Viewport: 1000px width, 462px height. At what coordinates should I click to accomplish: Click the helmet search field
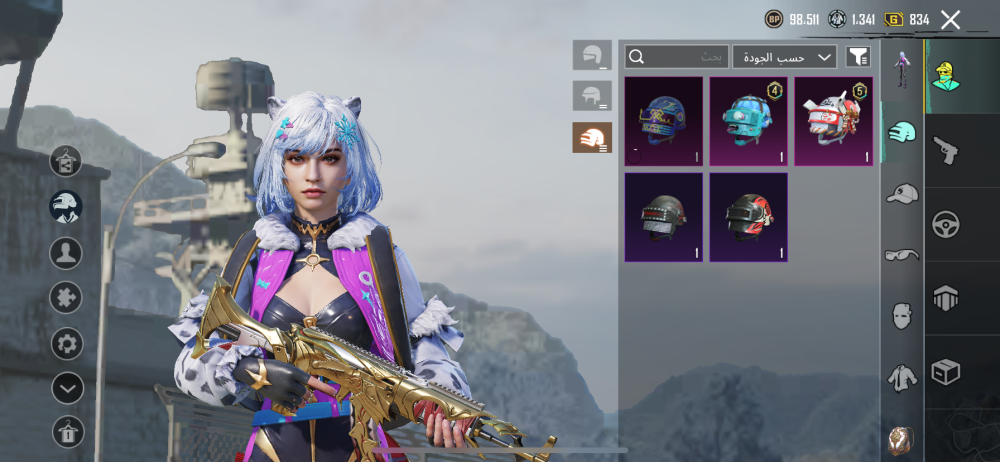(677, 57)
